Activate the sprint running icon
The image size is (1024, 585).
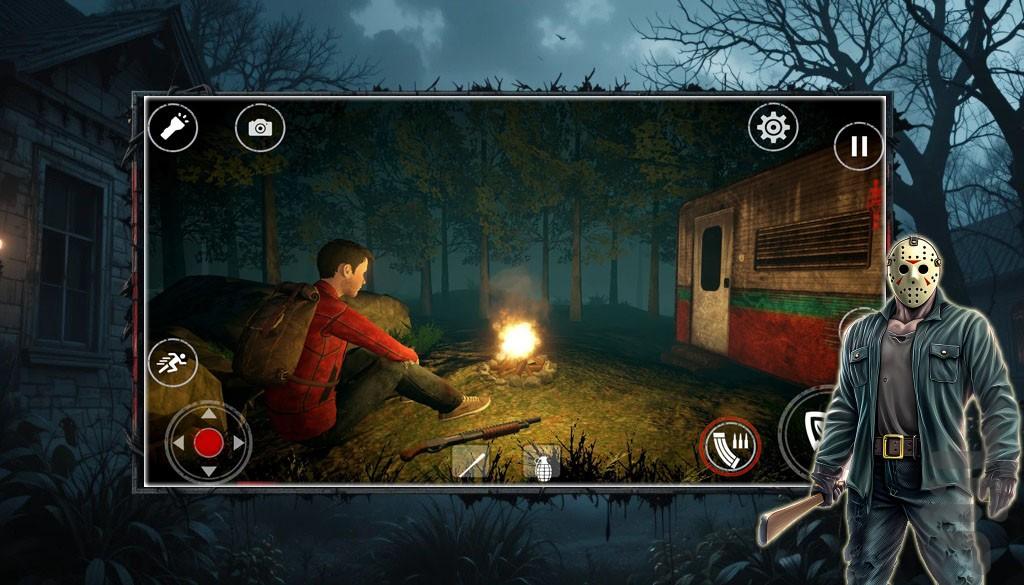click(172, 362)
